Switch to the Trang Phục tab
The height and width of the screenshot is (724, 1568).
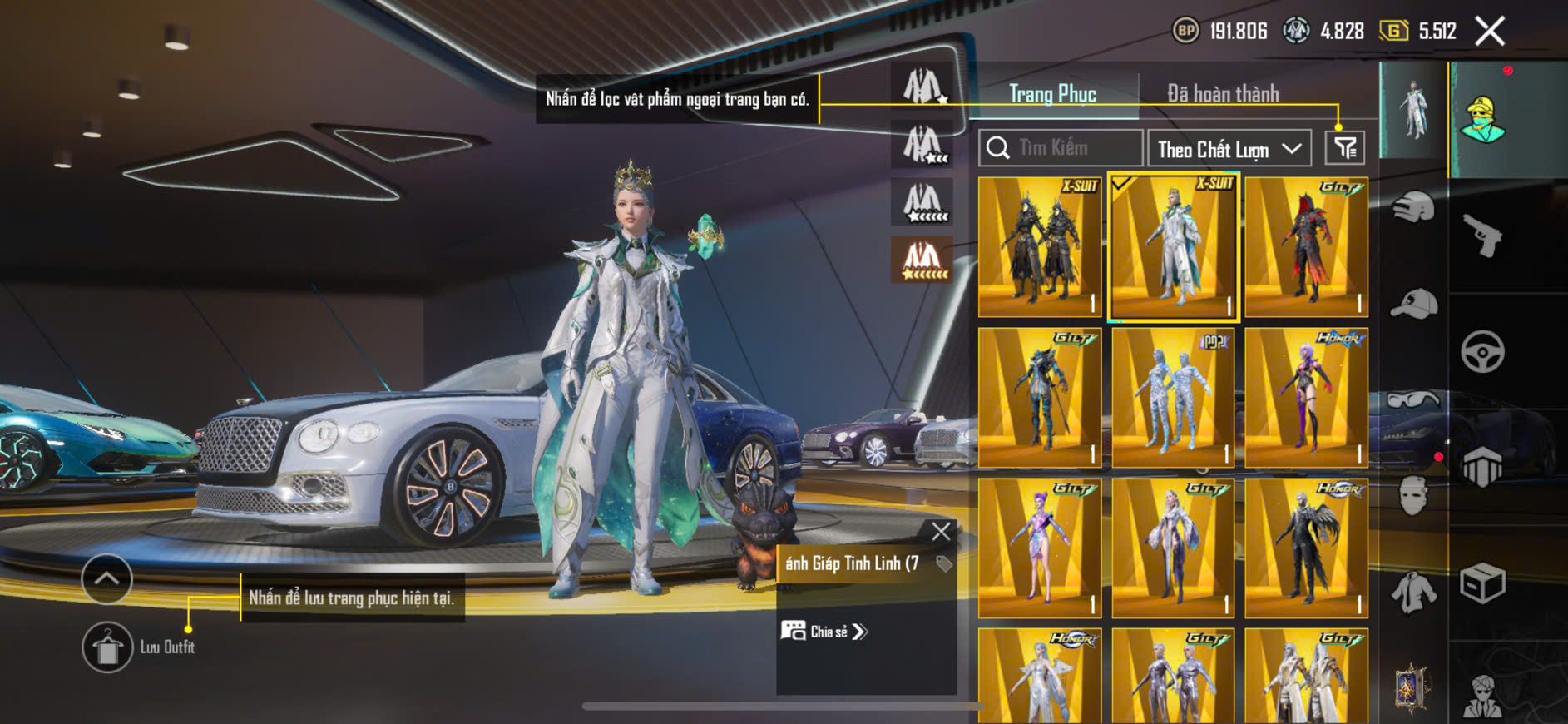coord(1052,94)
